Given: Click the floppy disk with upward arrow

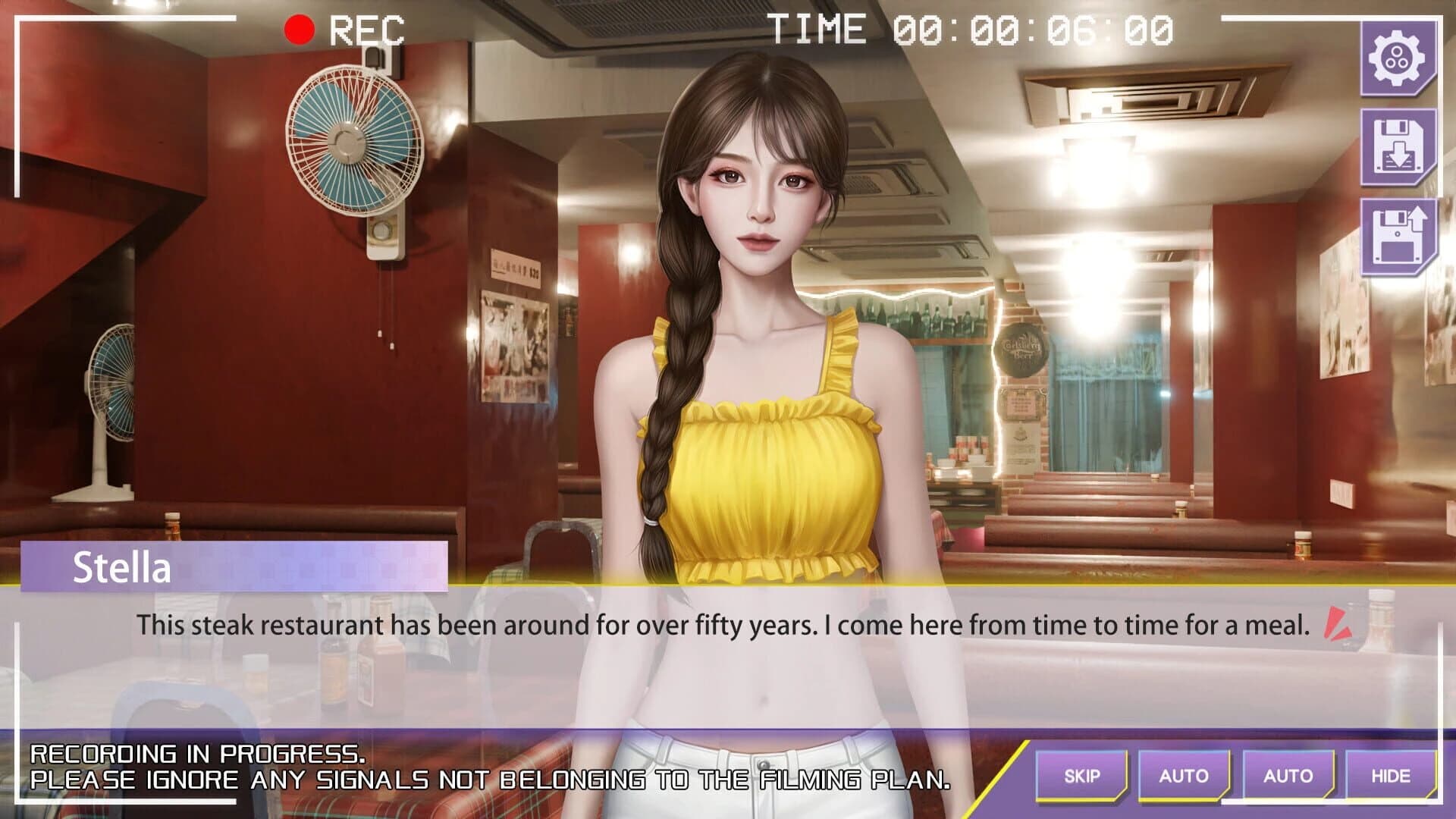Looking at the screenshot, I should pyautogui.click(x=1399, y=235).
